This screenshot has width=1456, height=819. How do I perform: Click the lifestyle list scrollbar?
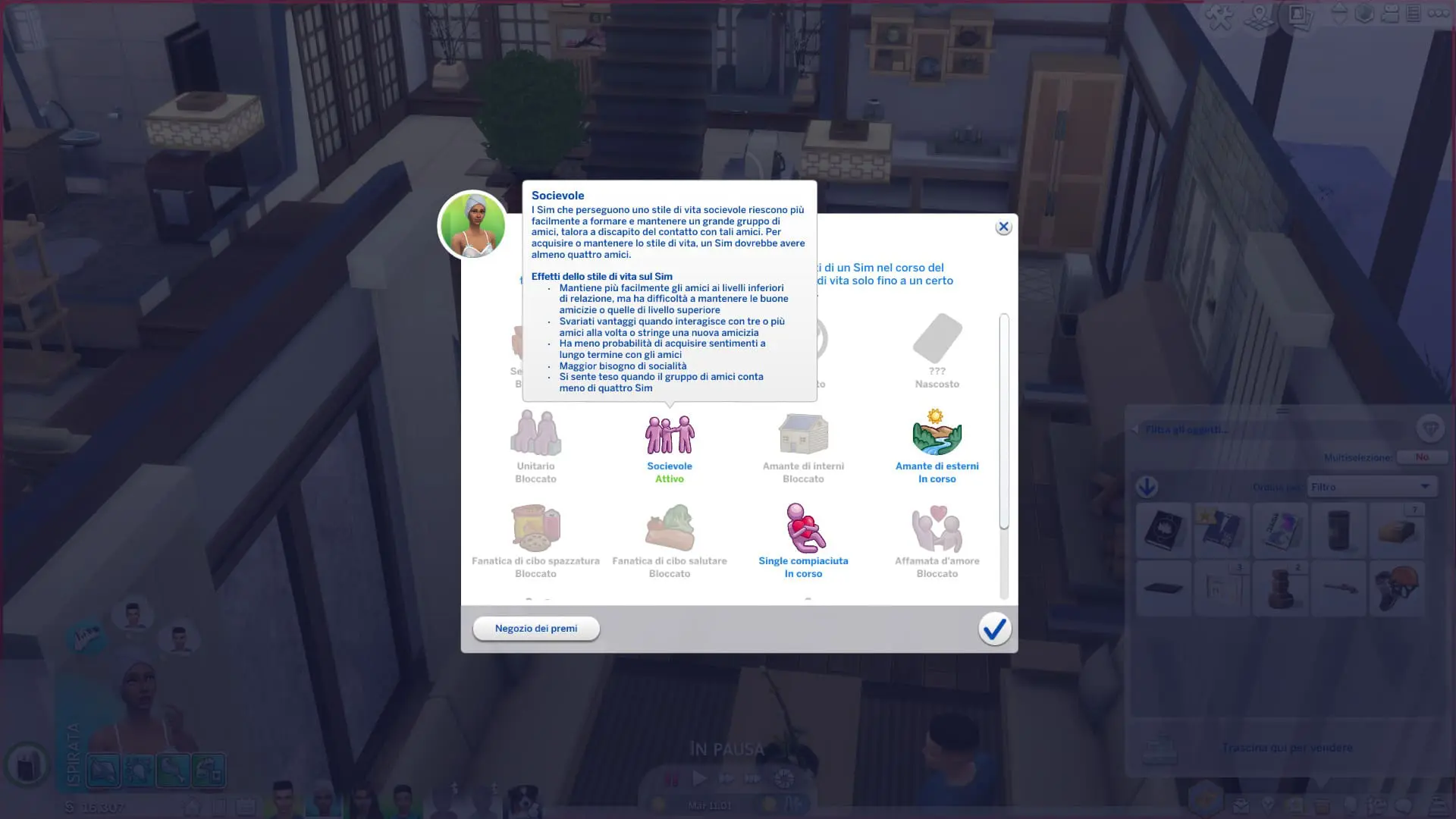pos(1004,422)
